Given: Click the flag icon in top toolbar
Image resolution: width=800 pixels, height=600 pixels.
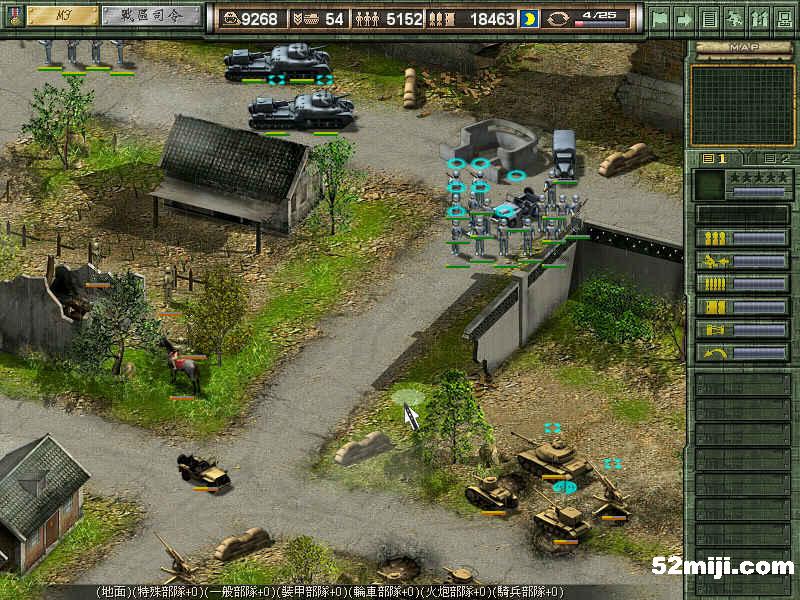Looking at the screenshot, I should 659,18.
